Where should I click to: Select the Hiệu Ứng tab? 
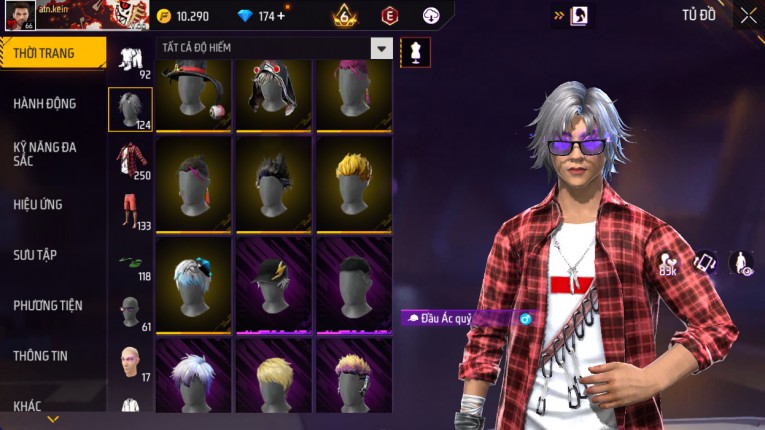[38, 204]
